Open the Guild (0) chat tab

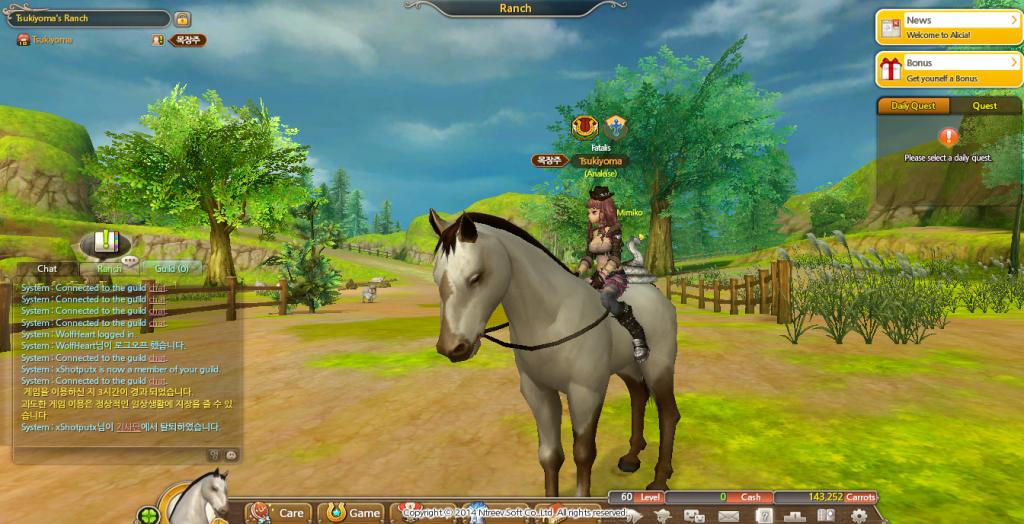(x=171, y=268)
